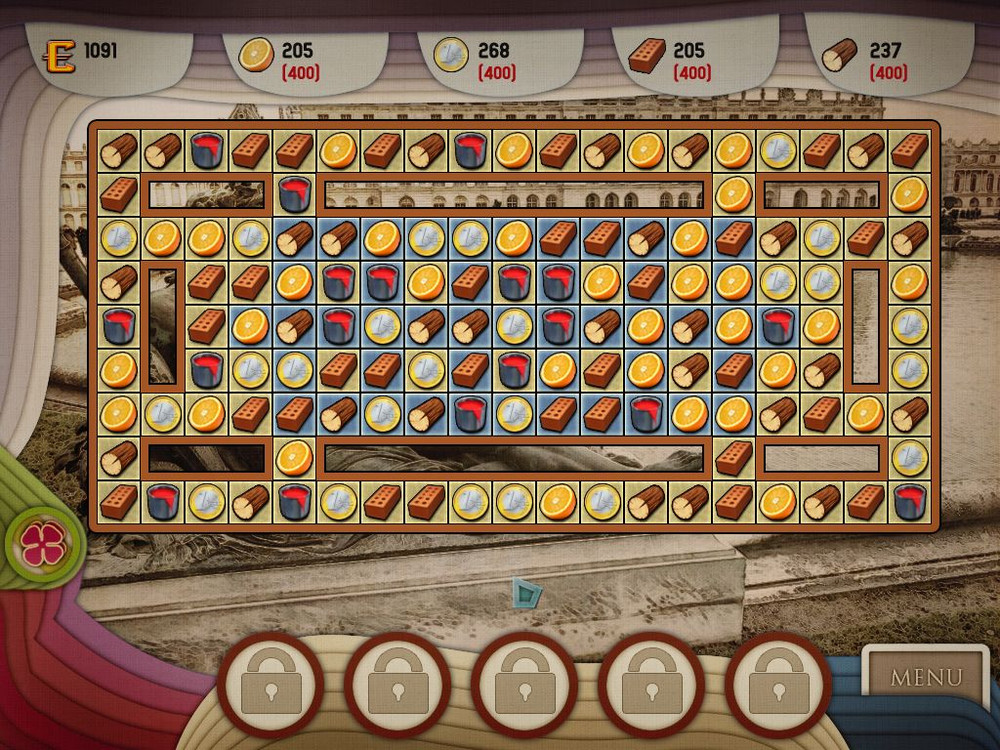Click the coin tile beside the lower-right frame

pyautogui.click(x=909, y=457)
